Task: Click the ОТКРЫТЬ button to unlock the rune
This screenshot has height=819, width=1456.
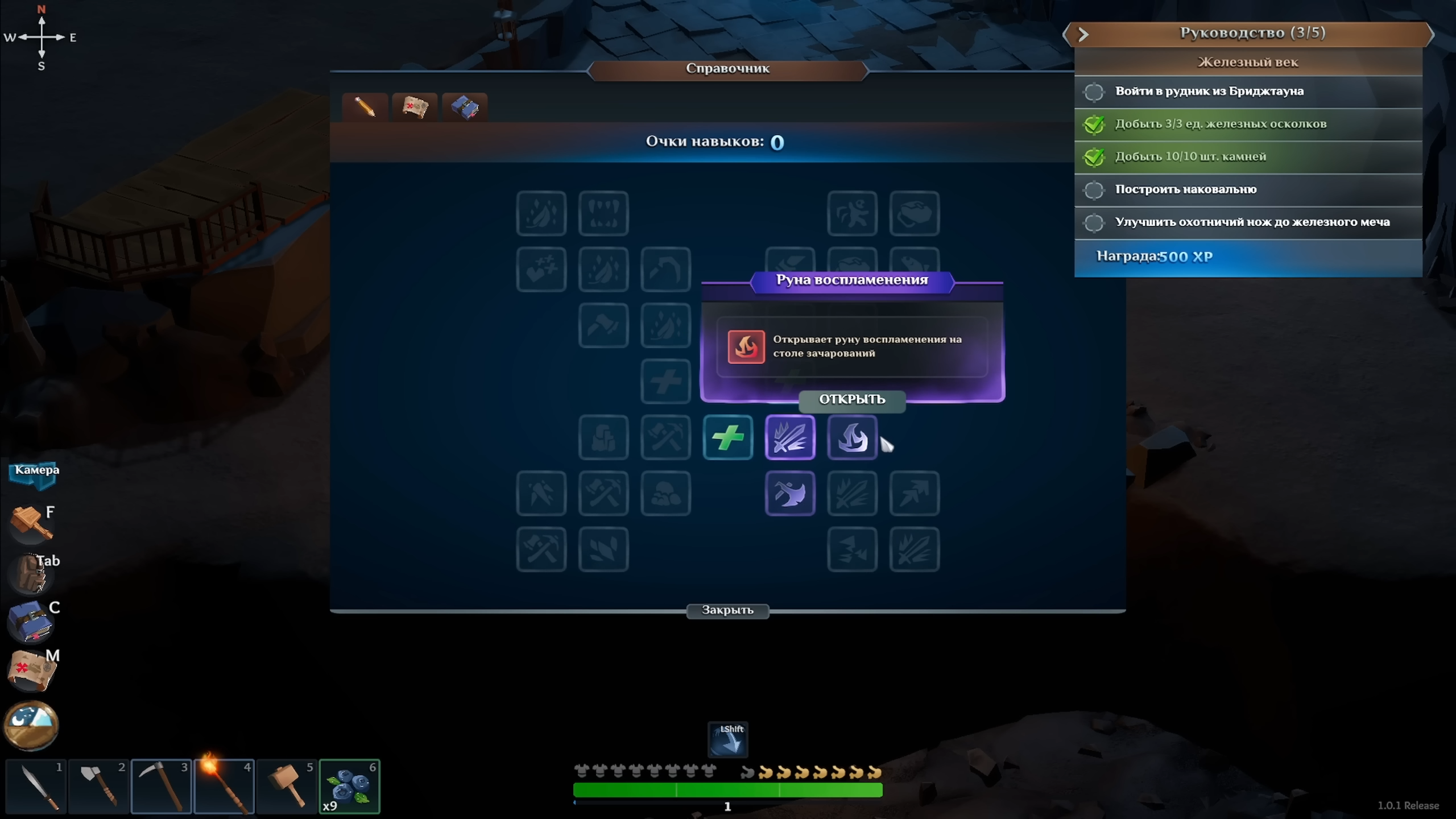Action: pos(851,399)
